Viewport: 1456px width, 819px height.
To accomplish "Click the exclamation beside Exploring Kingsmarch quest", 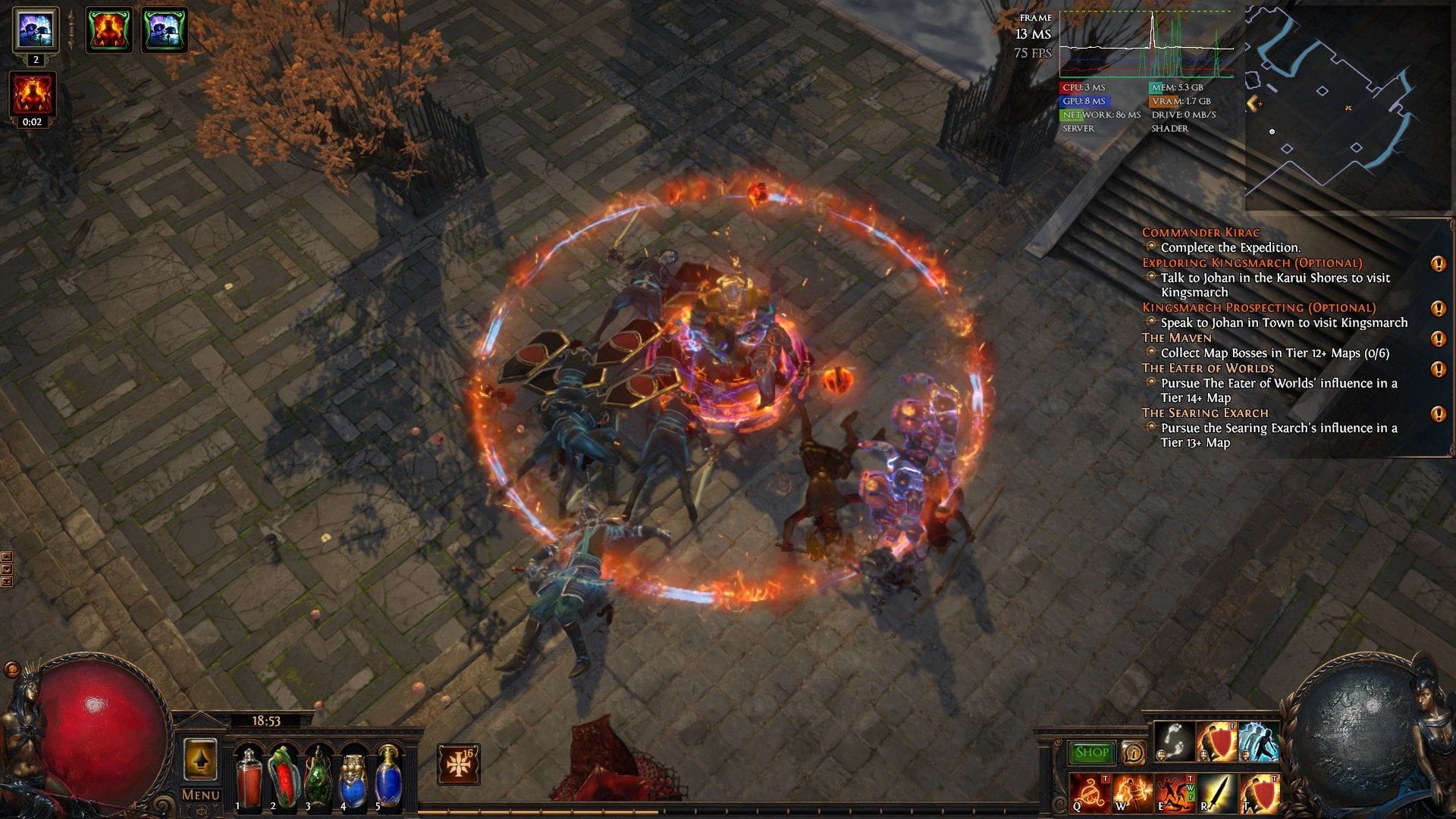I will [1439, 263].
